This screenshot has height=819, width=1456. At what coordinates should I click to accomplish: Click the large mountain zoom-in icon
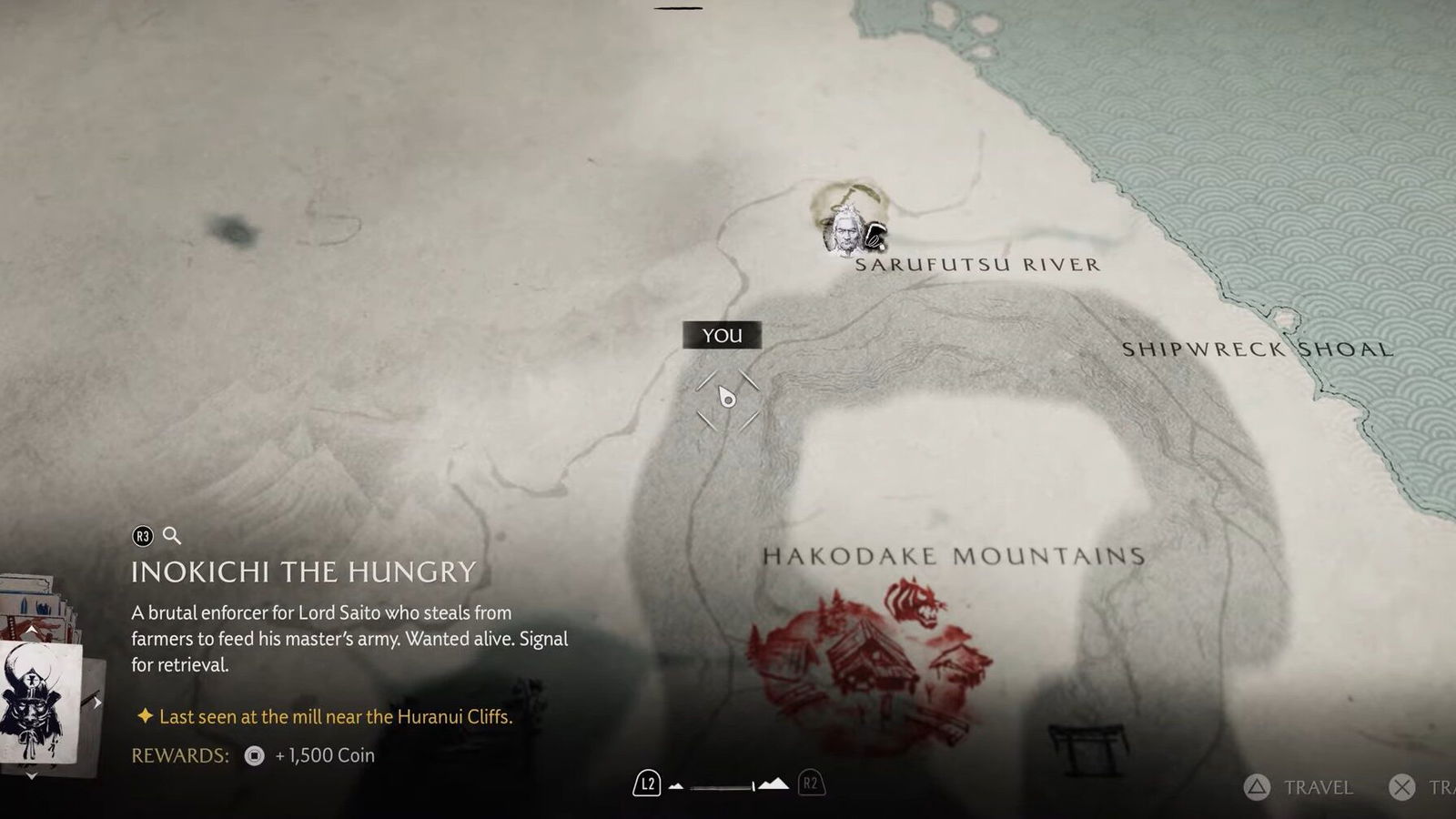coord(773,784)
